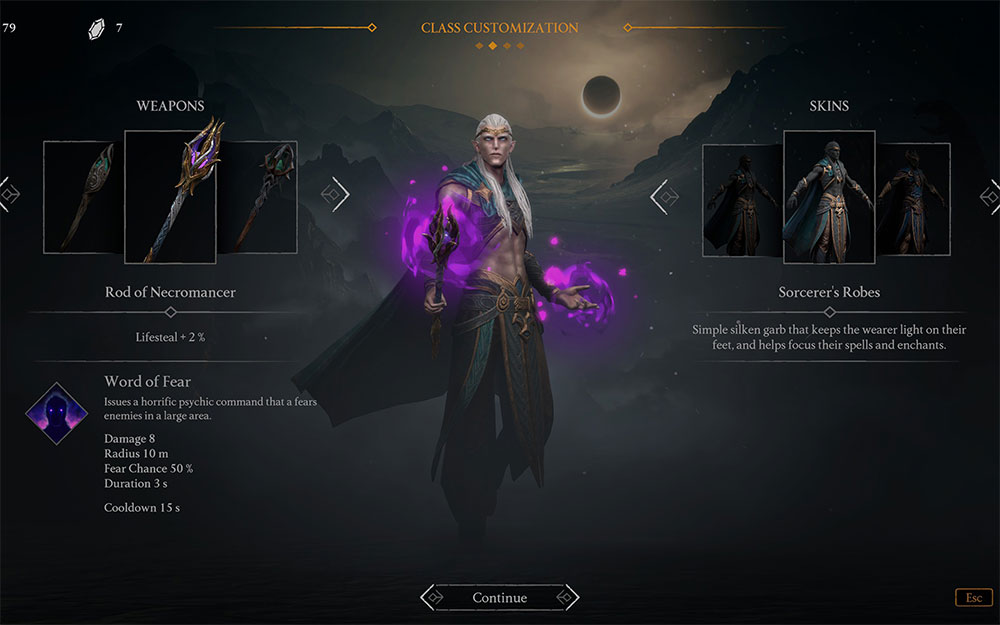
Task: Choose the dark staff on the weapons' left
Action: pyautogui.click(x=84, y=196)
